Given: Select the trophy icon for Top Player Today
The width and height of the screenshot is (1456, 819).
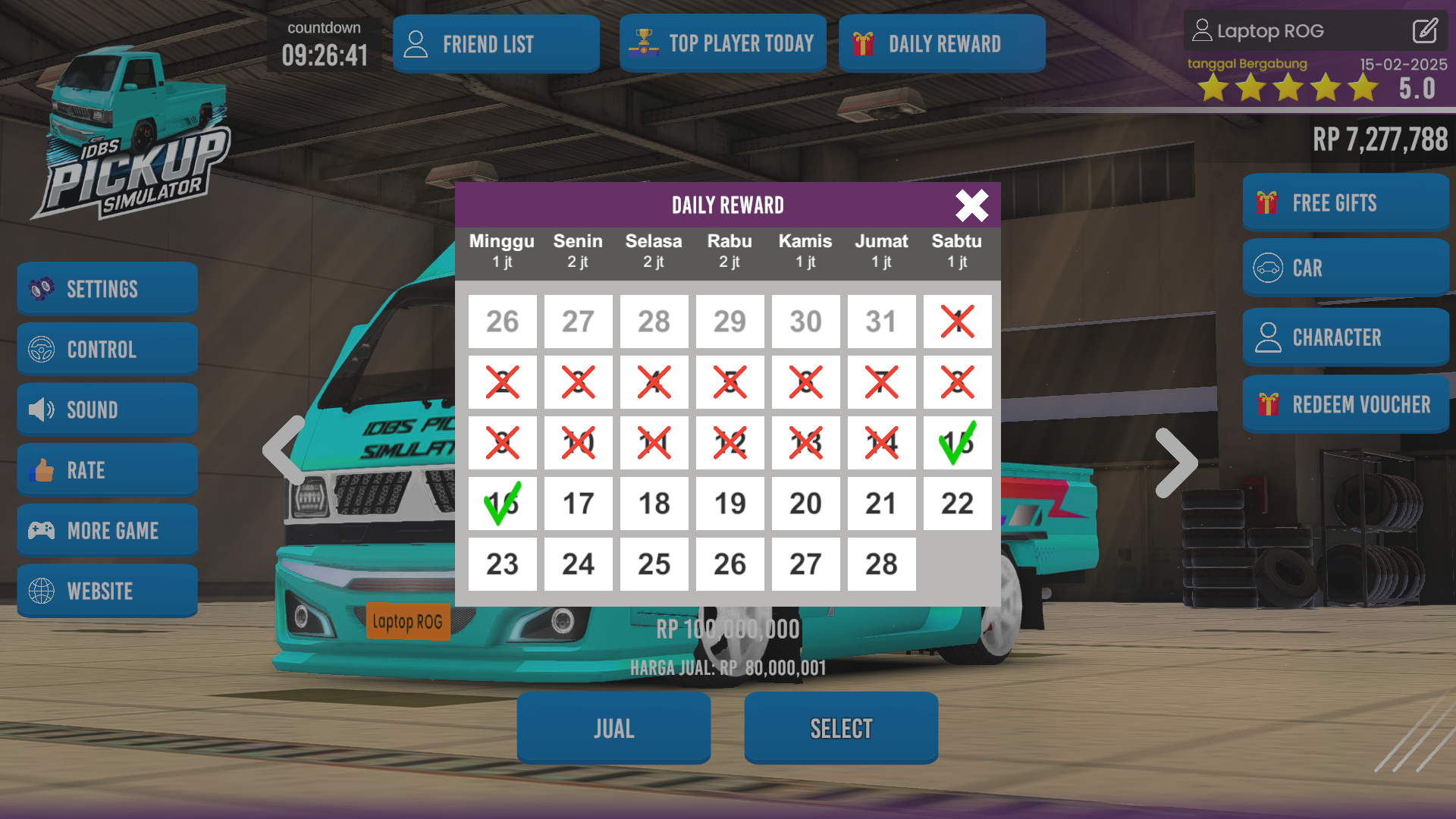Looking at the screenshot, I should pos(643,43).
